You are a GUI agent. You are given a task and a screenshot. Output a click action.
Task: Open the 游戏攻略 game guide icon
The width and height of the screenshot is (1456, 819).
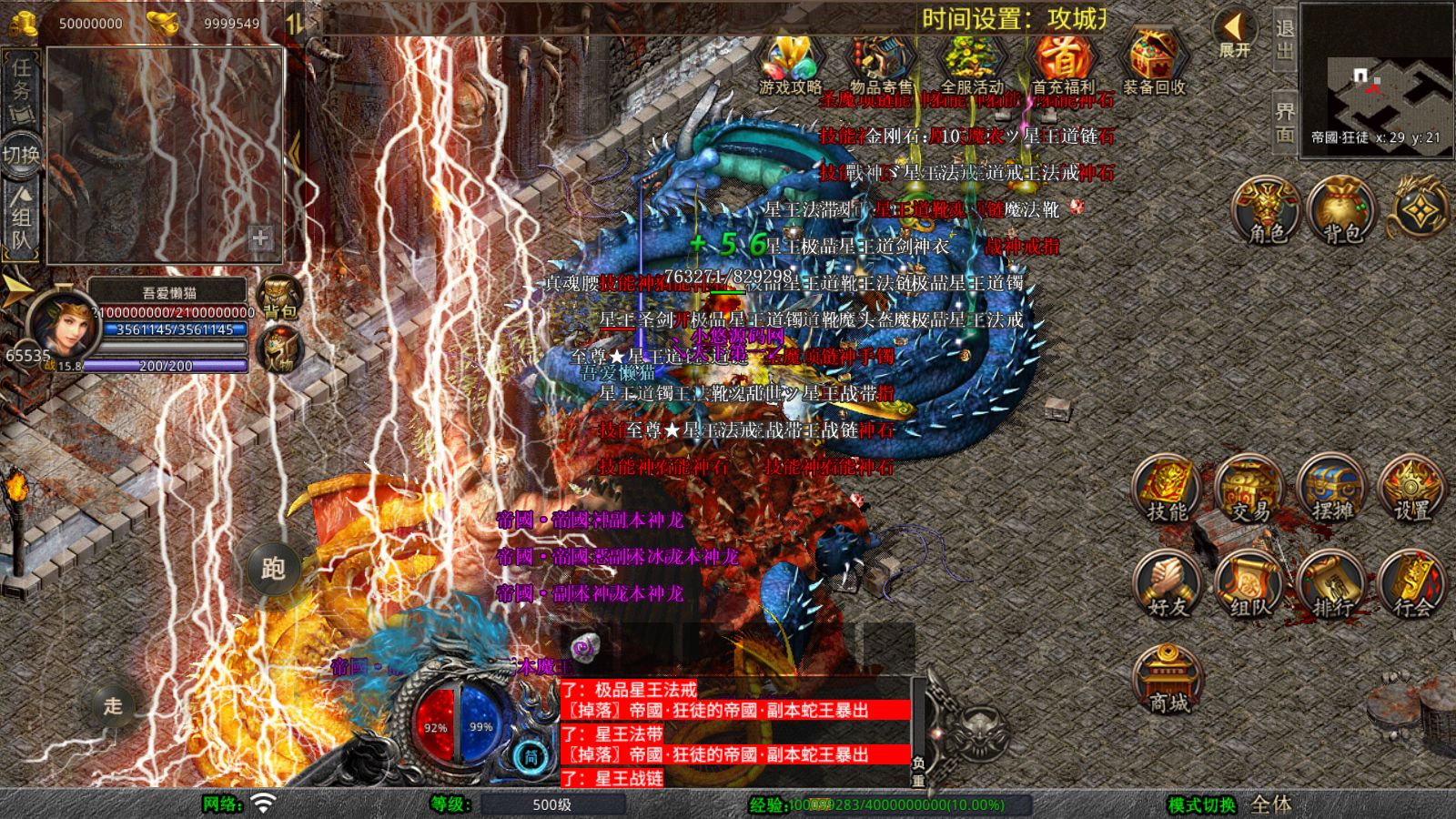[x=790, y=64]
